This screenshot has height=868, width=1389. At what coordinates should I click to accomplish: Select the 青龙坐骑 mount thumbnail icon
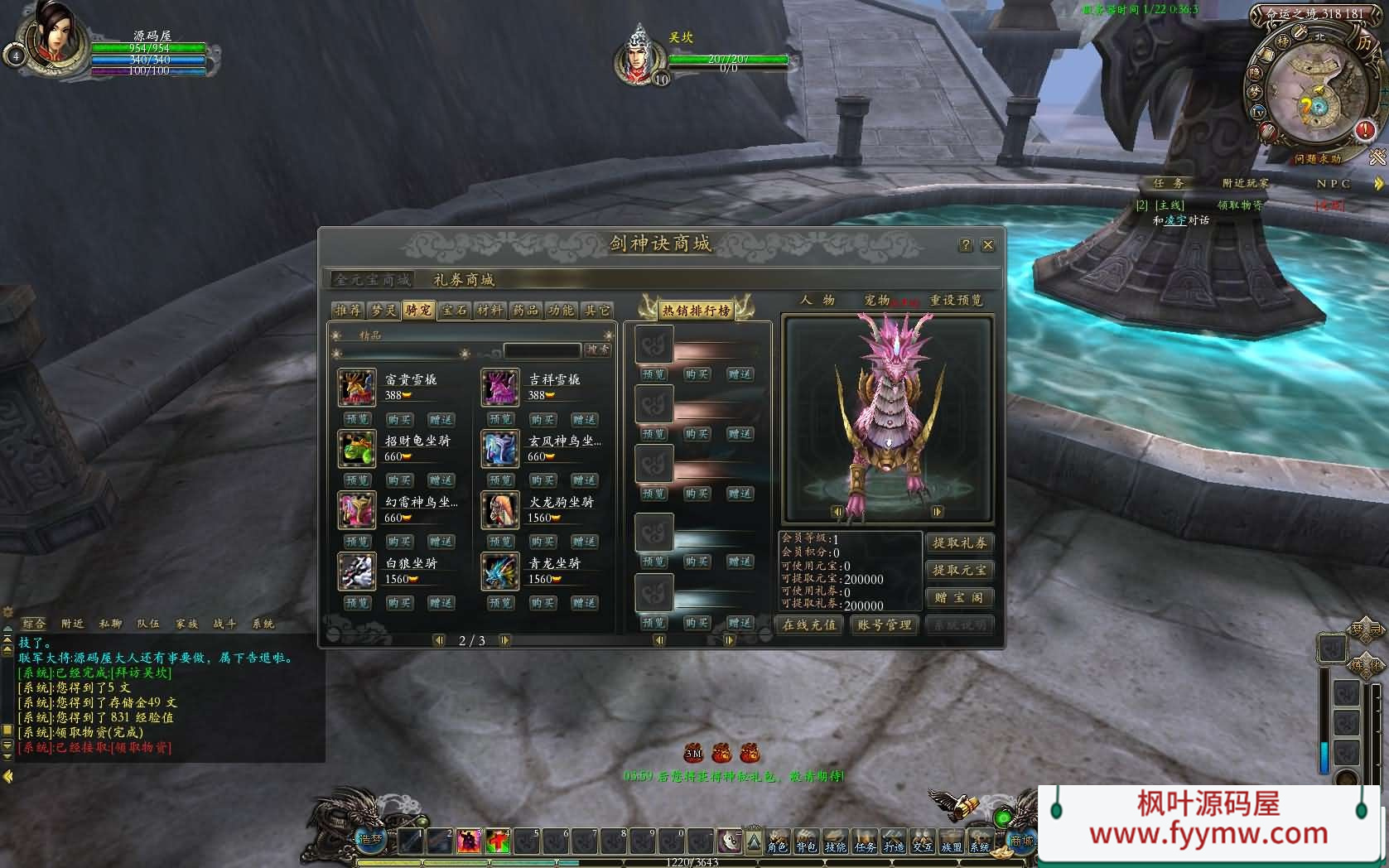(499, 571)
